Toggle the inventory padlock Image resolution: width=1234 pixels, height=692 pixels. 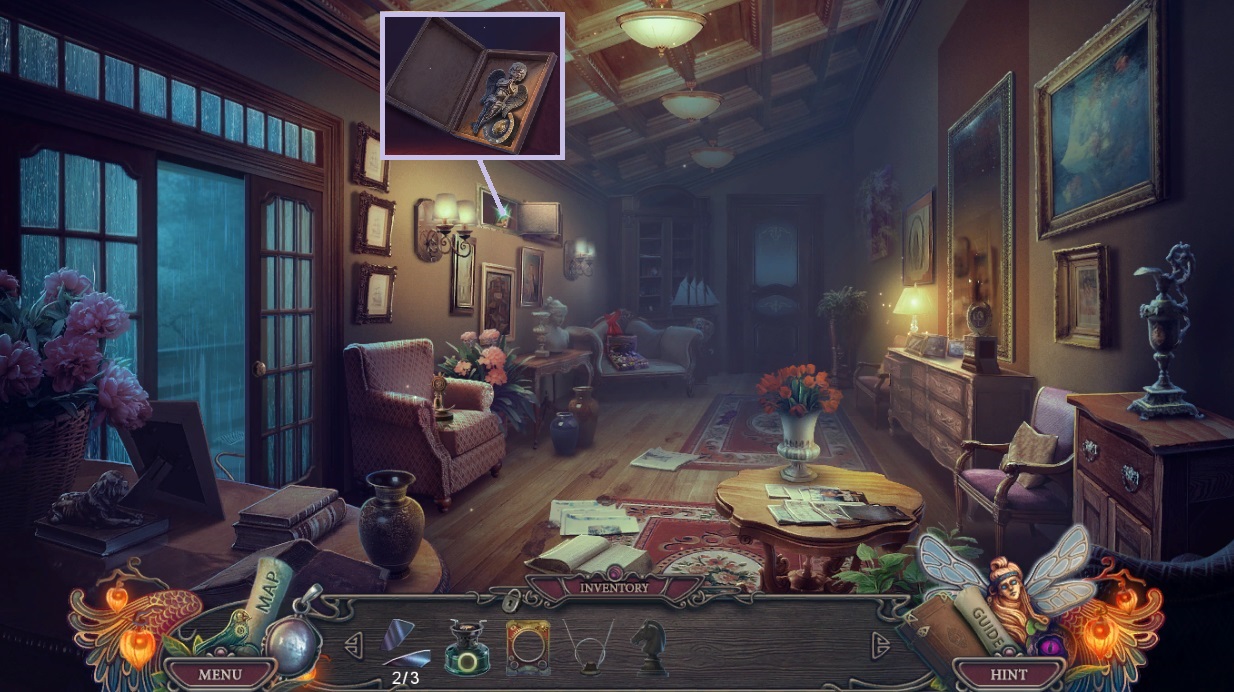(513, 600)
